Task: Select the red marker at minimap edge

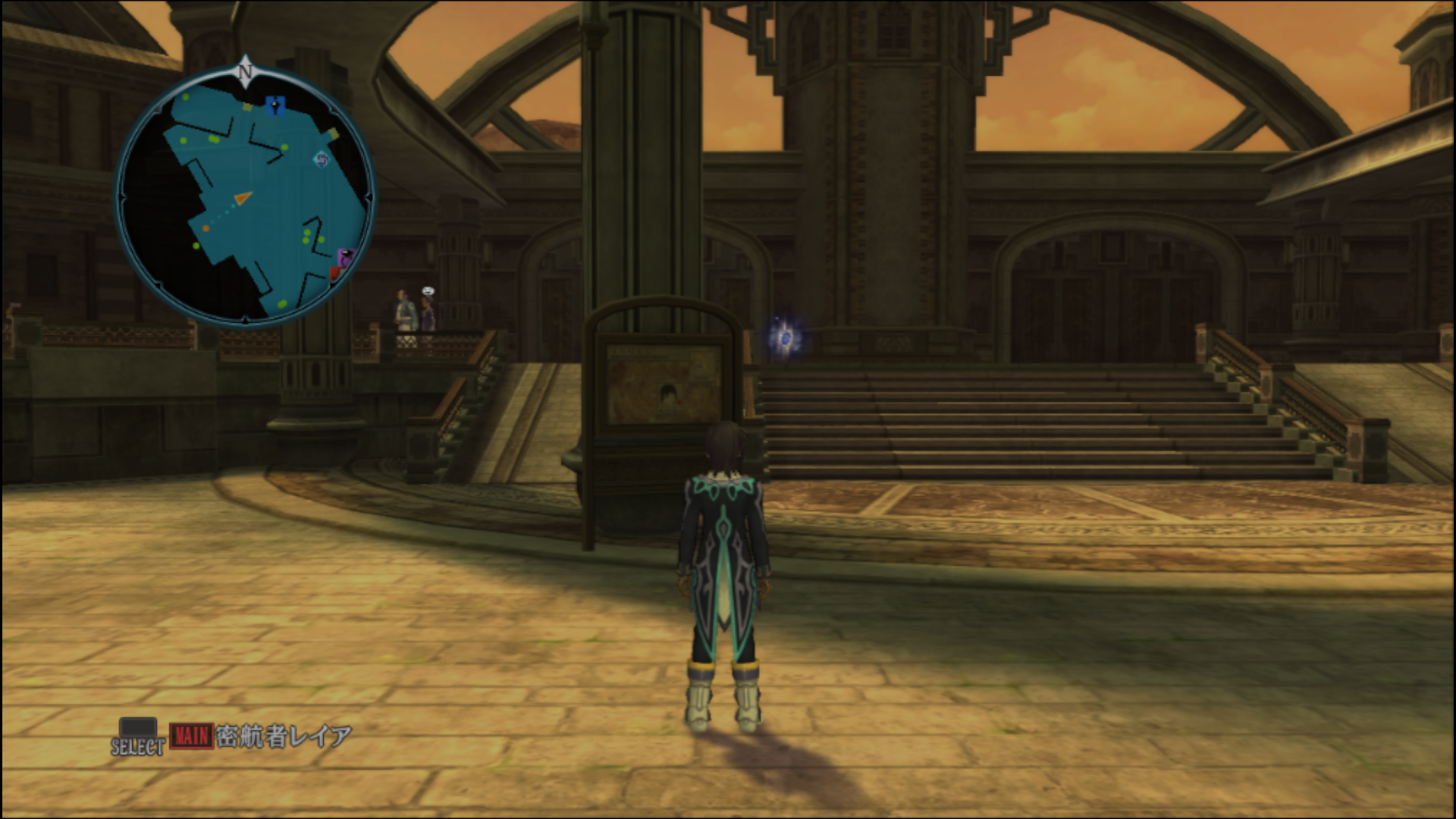Action: 334,272
